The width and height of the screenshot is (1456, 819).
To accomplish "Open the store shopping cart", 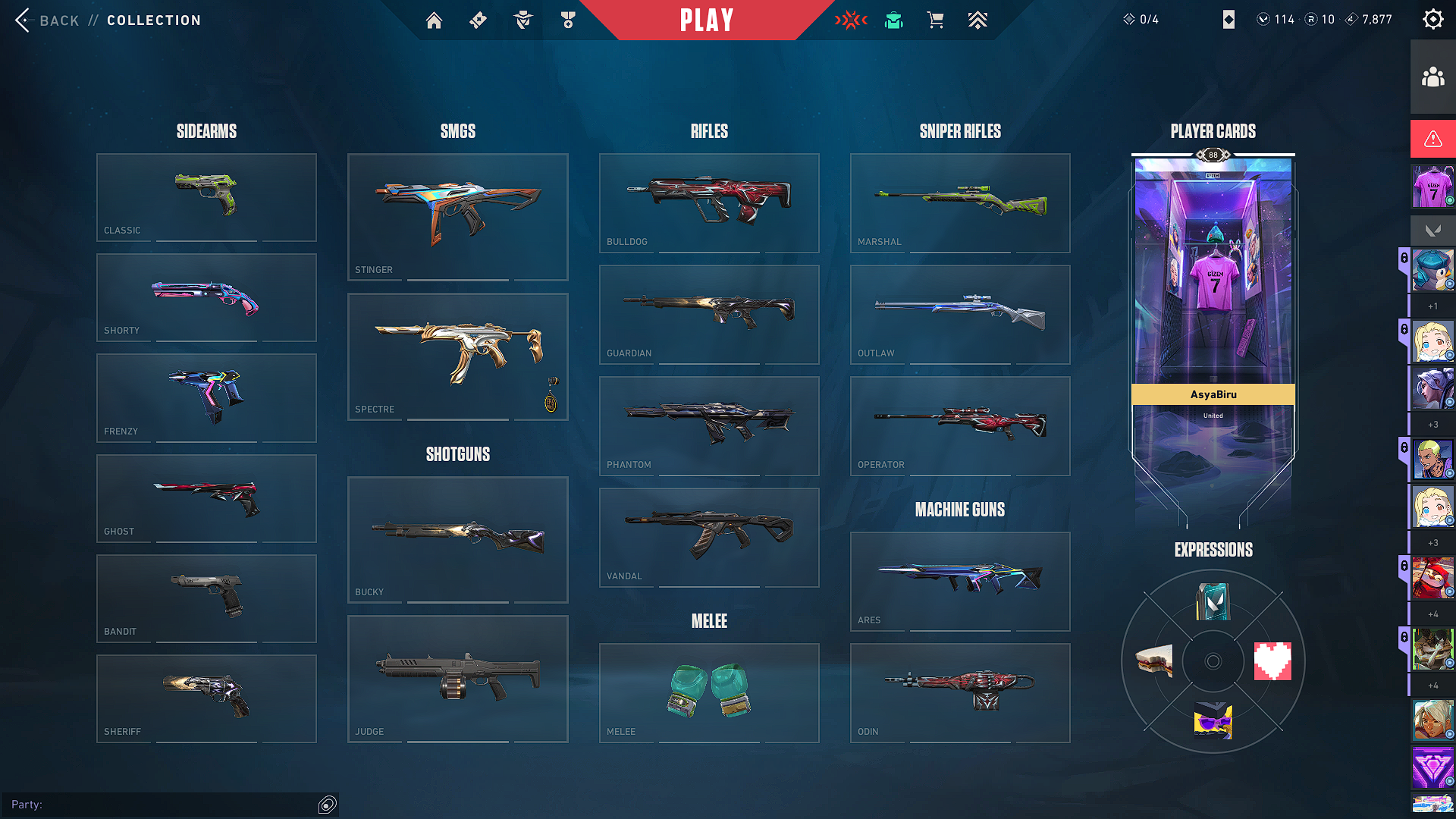I will pos(935,20).
